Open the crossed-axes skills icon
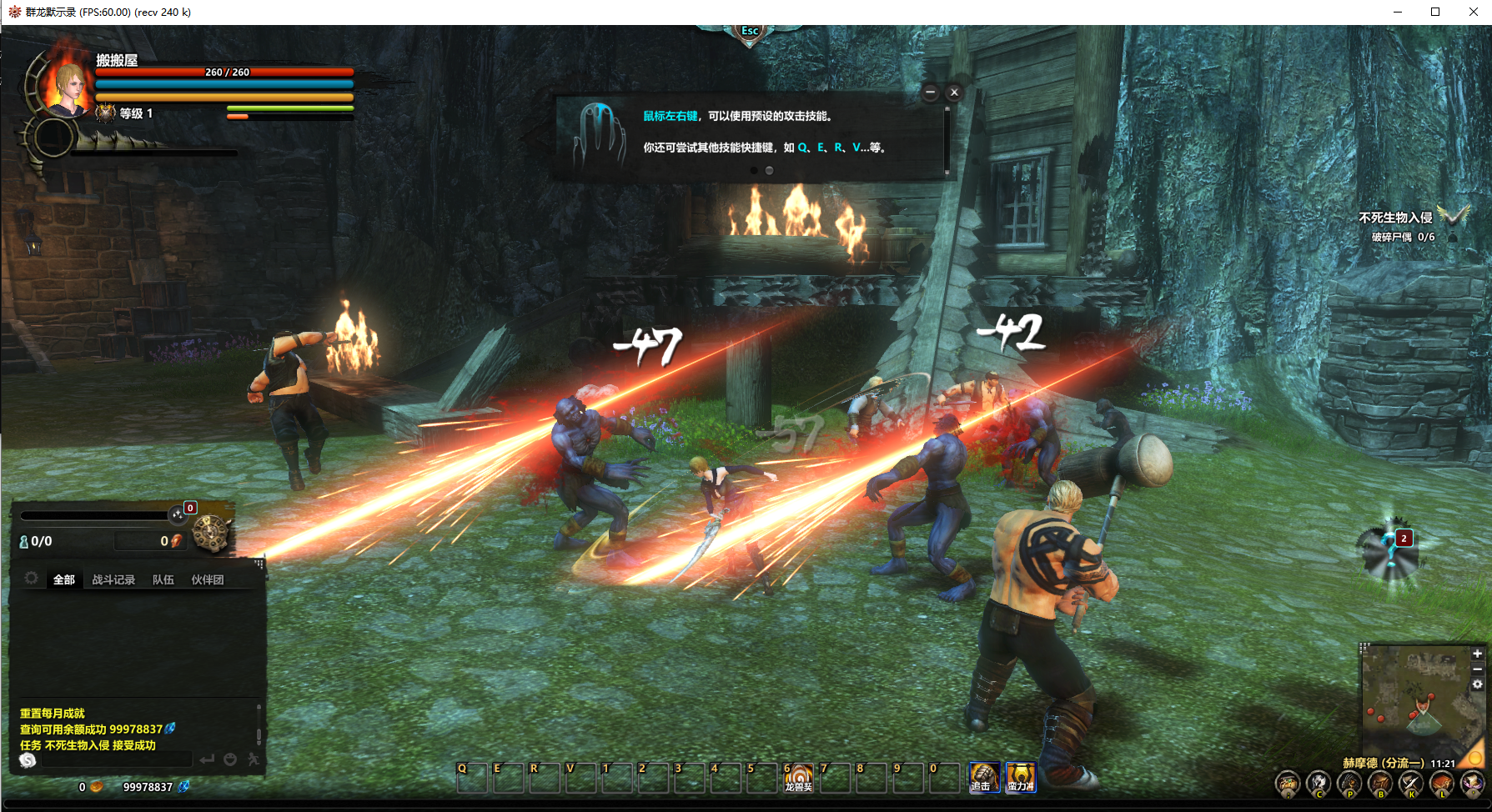Screen dimensions: 1492x812 pyautogui.click(x=1411, y=784)
